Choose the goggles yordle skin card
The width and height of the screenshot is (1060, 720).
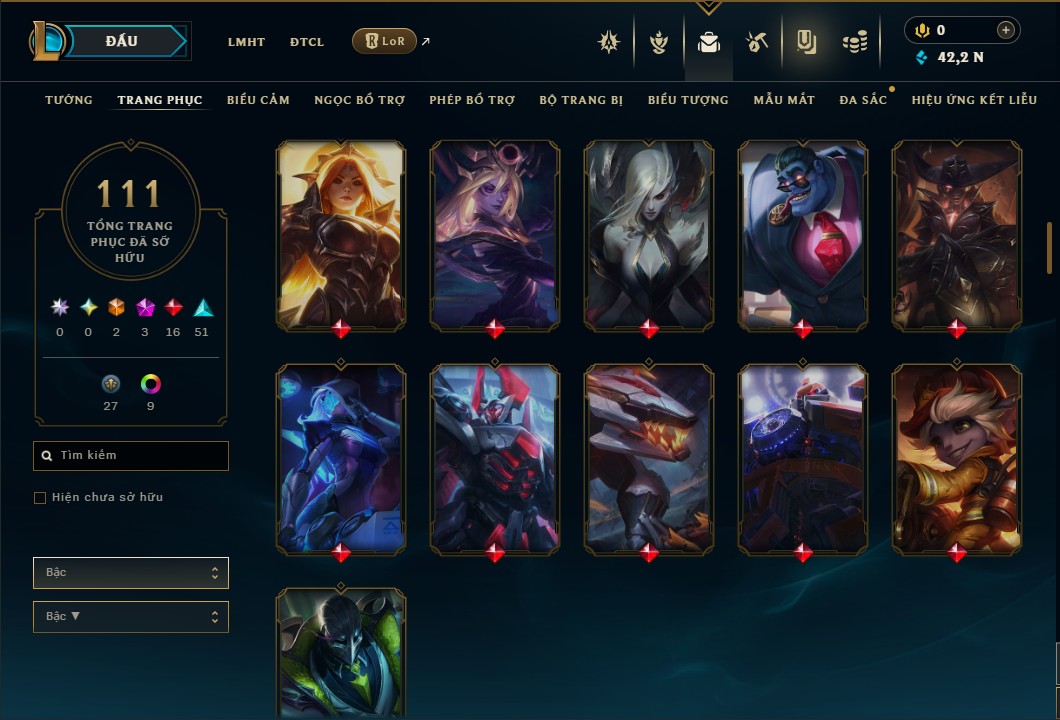tap(957, 458)
